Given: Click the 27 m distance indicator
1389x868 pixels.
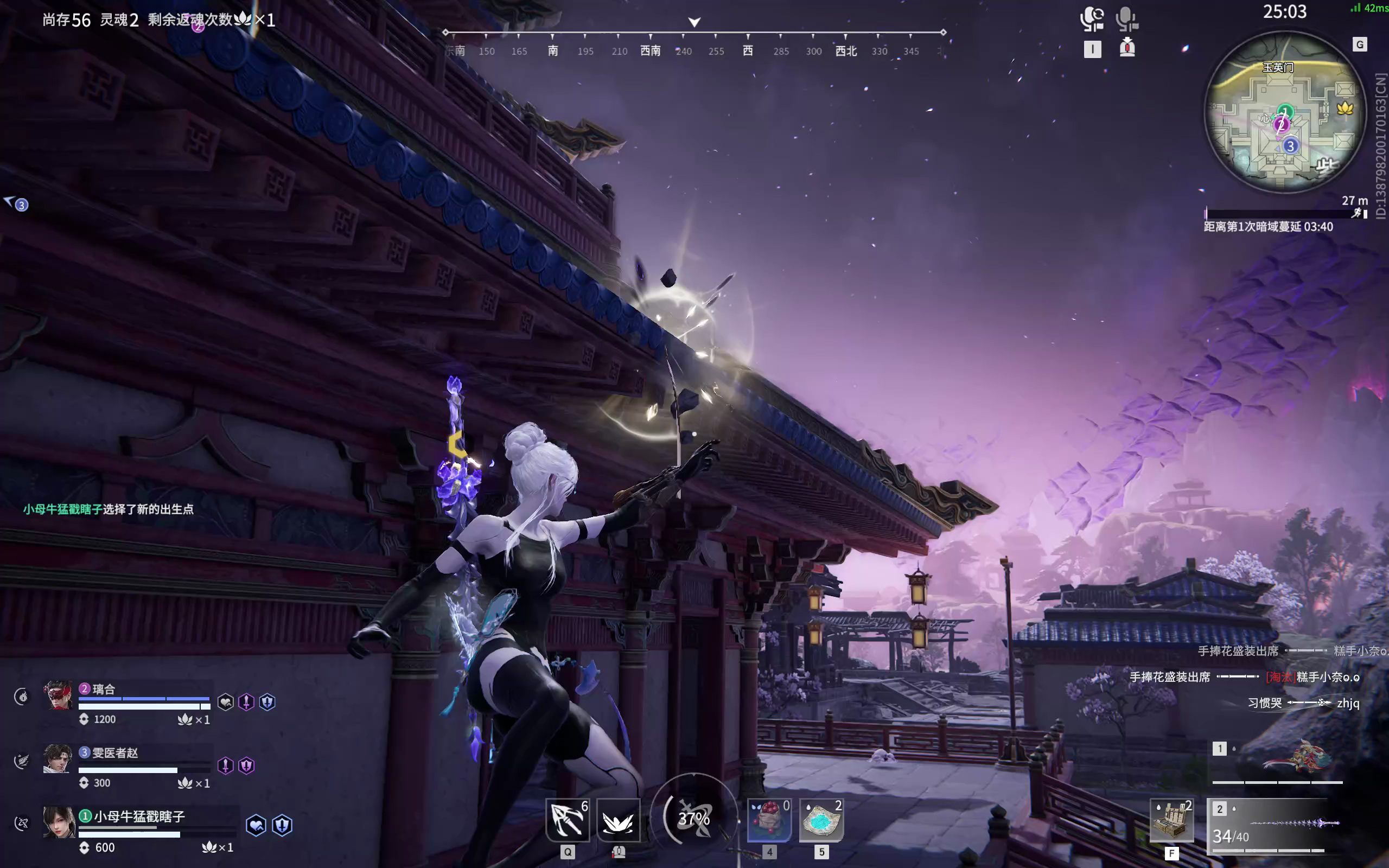Looking at the screenshot, I should click(1356, 200).
